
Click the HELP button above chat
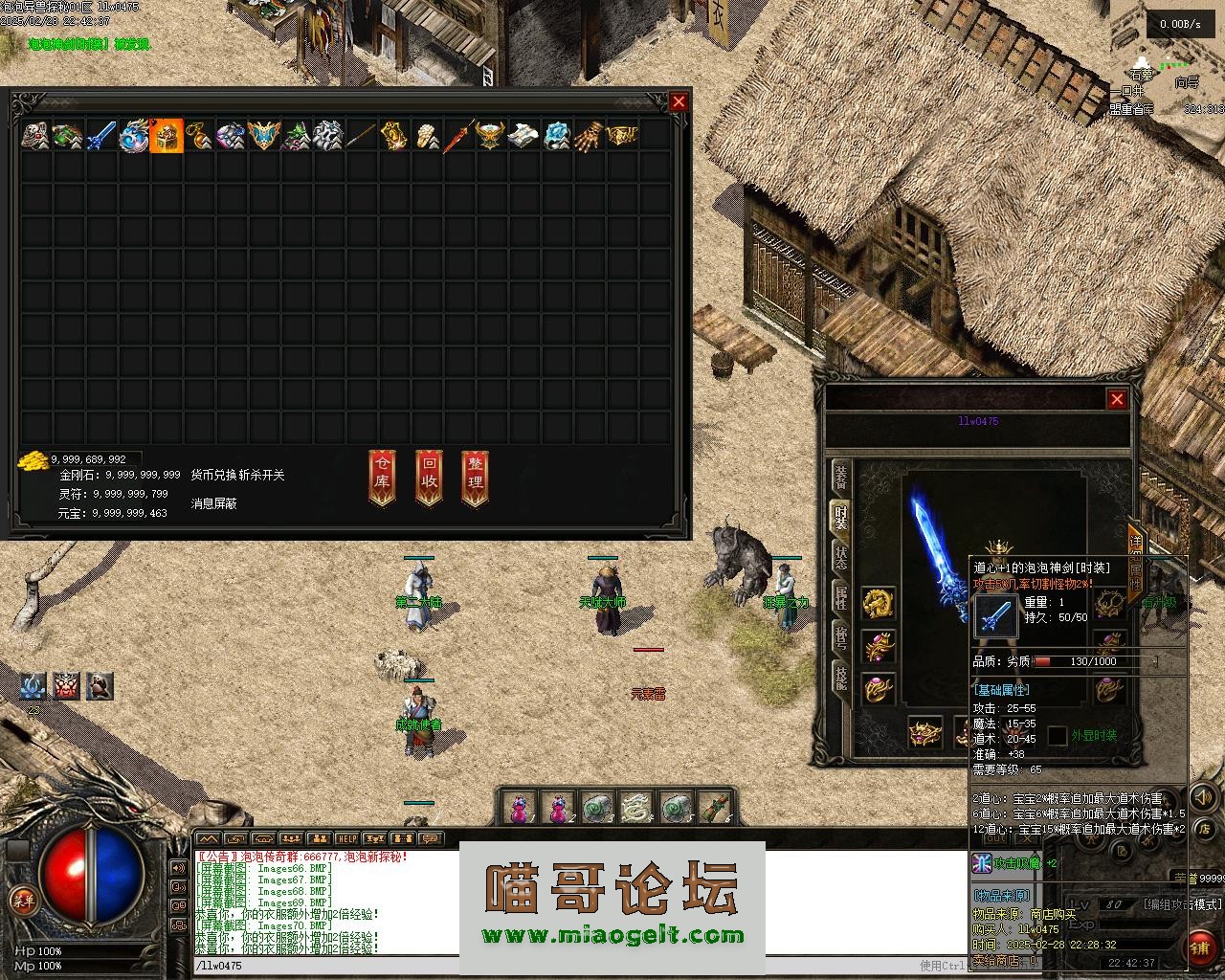pos(345,838)
